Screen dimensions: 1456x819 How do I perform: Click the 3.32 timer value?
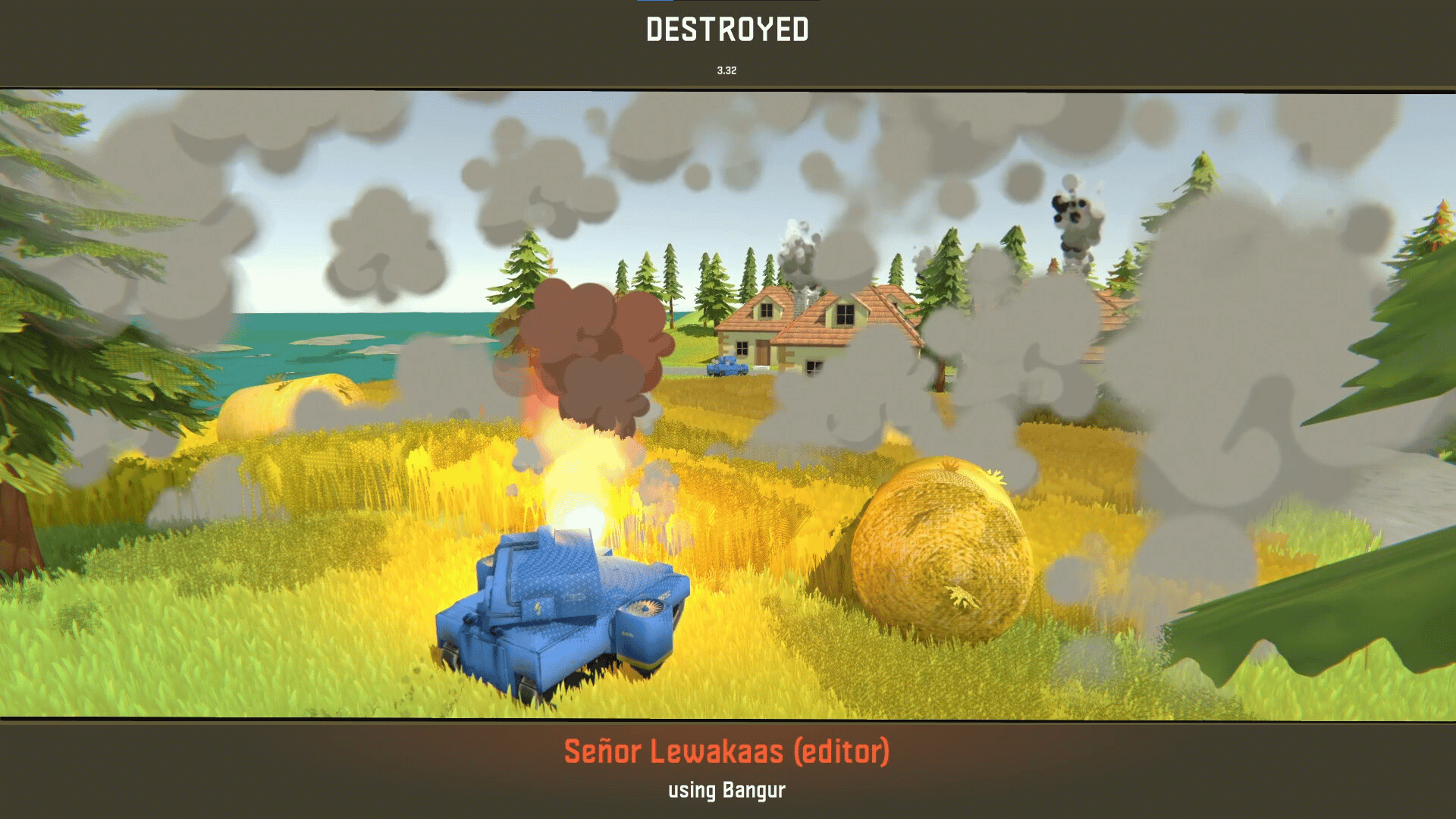click(726, 71)
